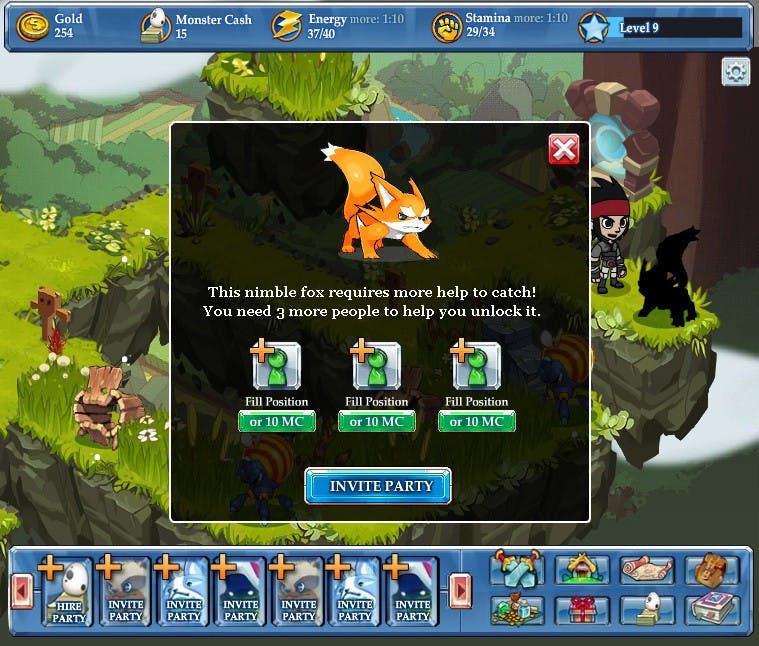Open the armor equipment menu icon

(517, 570)
